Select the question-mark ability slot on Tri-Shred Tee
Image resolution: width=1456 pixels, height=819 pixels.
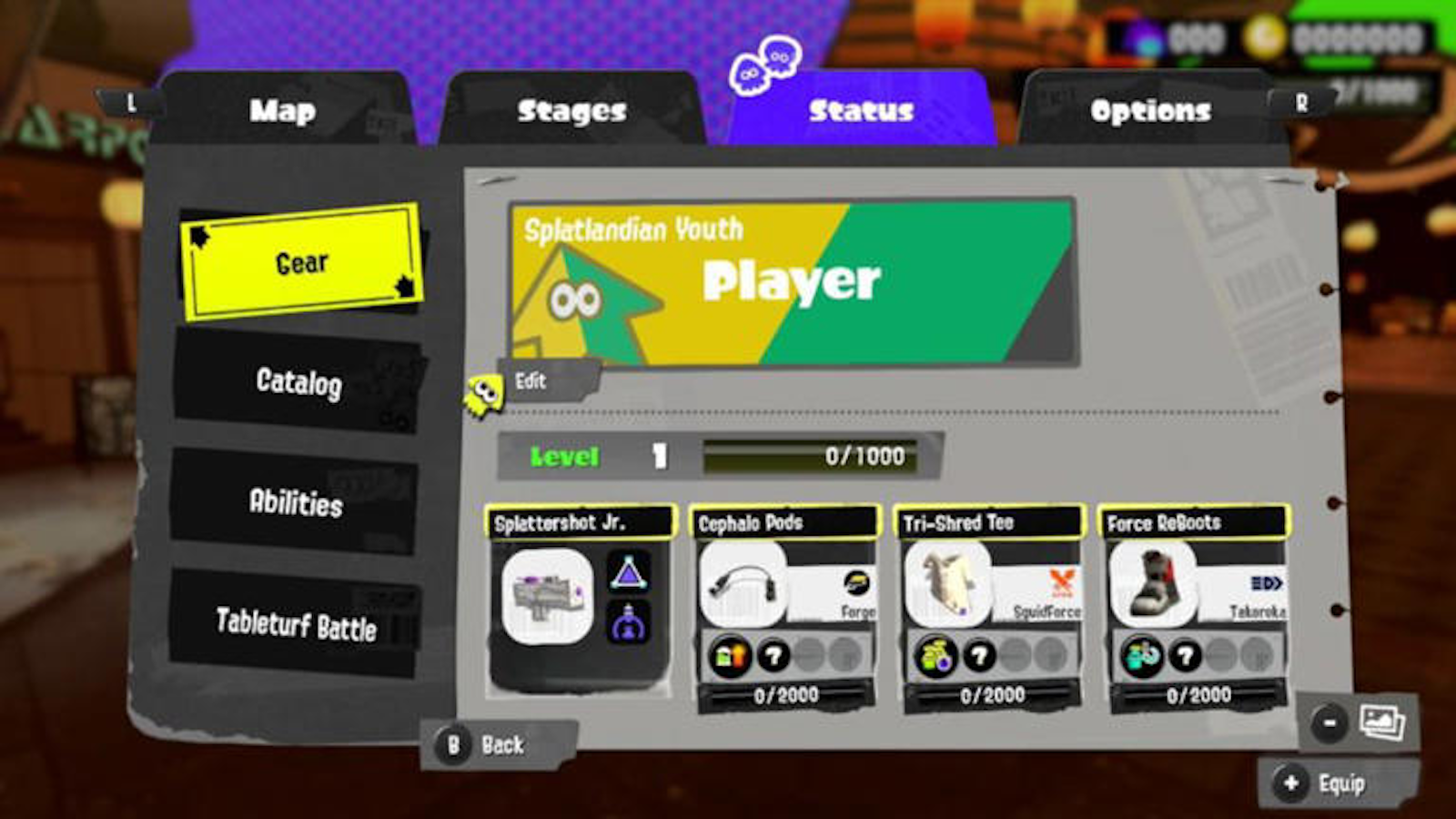click(978, 655)
